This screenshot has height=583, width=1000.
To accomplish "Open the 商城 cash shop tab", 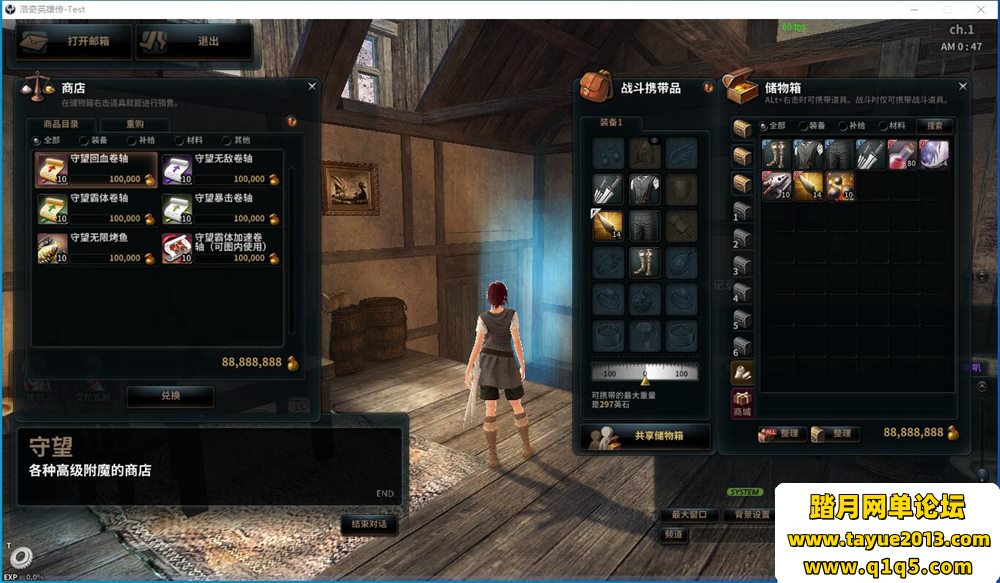I will coord(742,404).
